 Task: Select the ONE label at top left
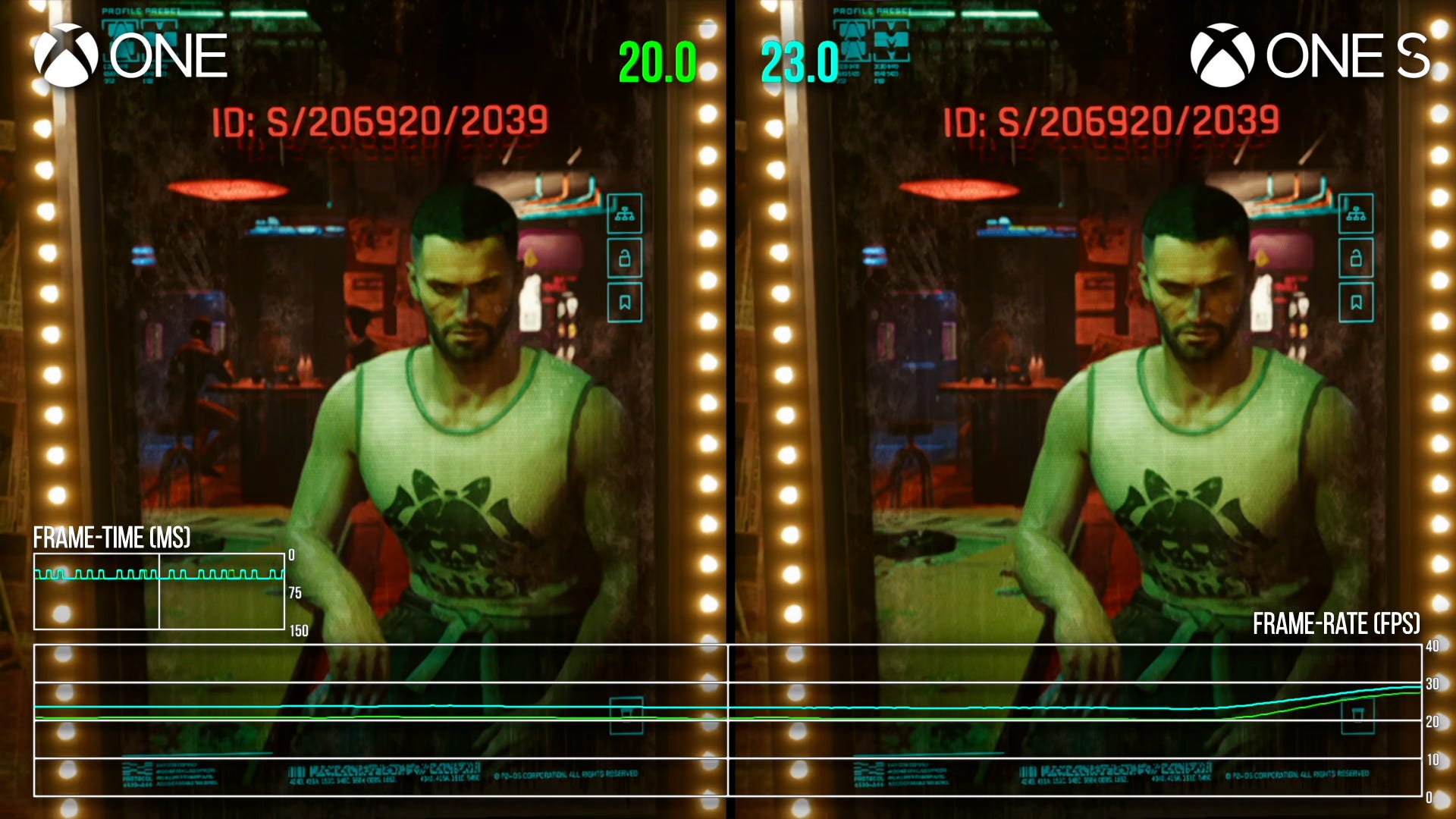tap(171, 53)
